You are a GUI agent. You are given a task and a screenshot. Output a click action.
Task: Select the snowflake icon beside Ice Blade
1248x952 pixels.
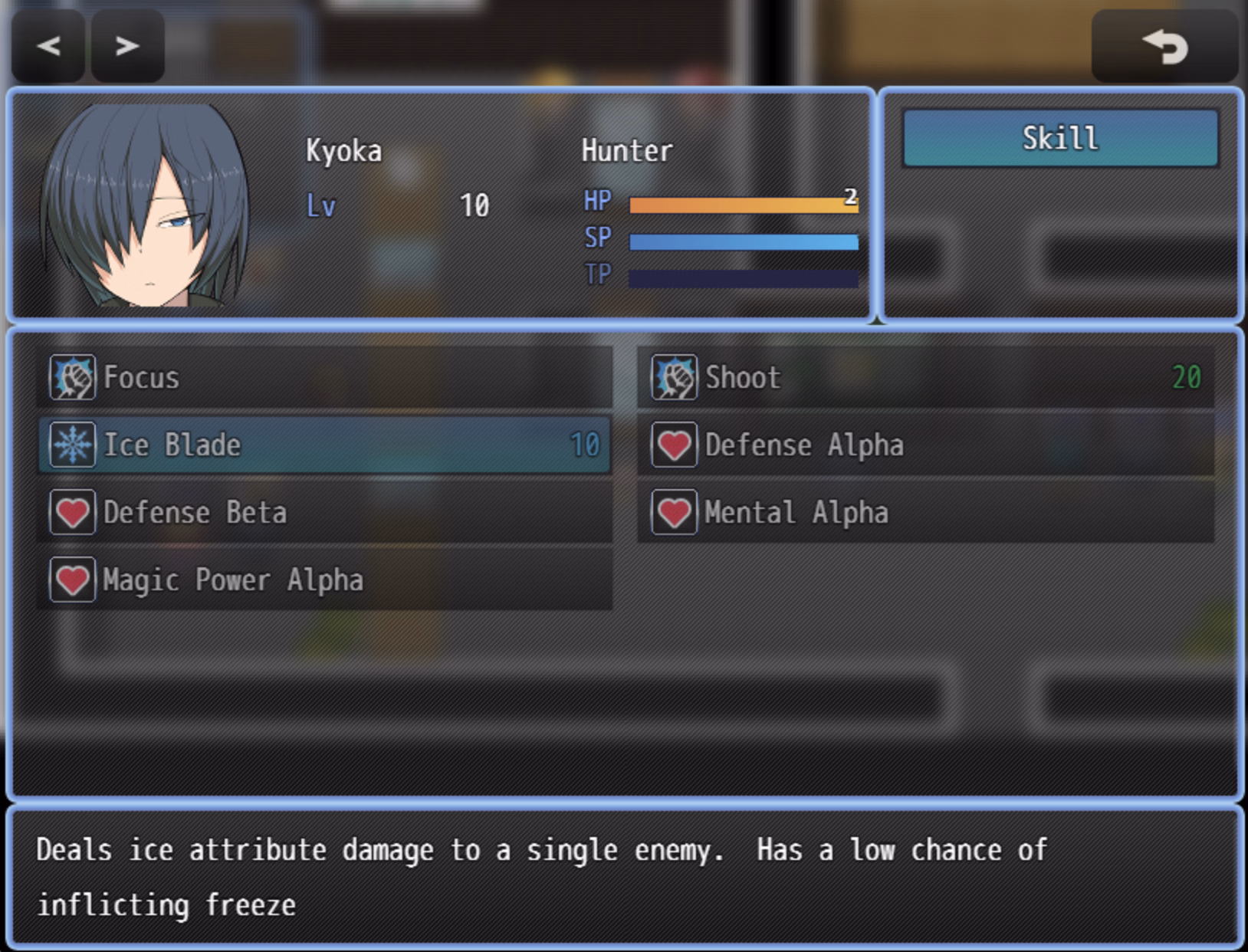(72, 444)
